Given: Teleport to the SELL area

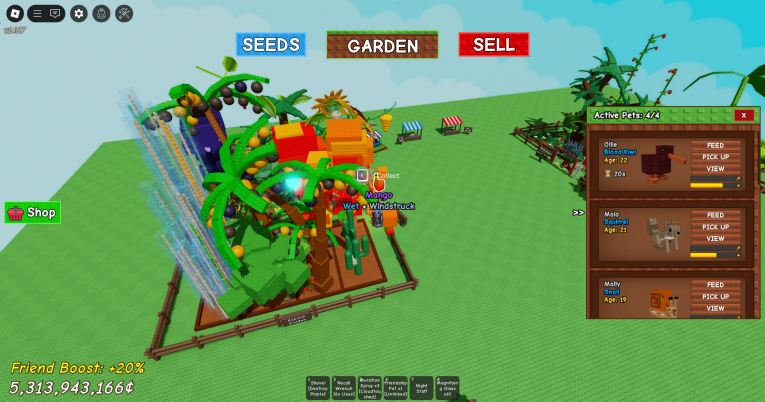Looking at the screenshot, I should click(493, 45).
